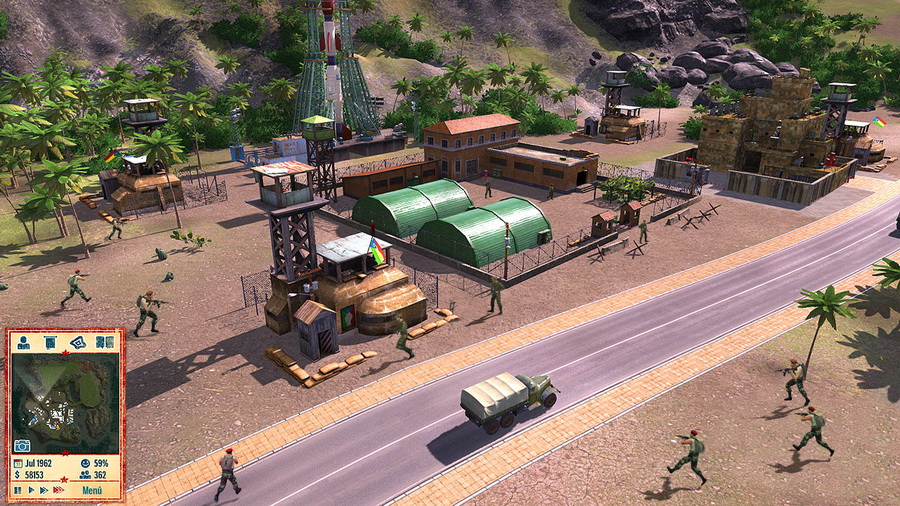Pause the game speed

click(x=17, y=490)
